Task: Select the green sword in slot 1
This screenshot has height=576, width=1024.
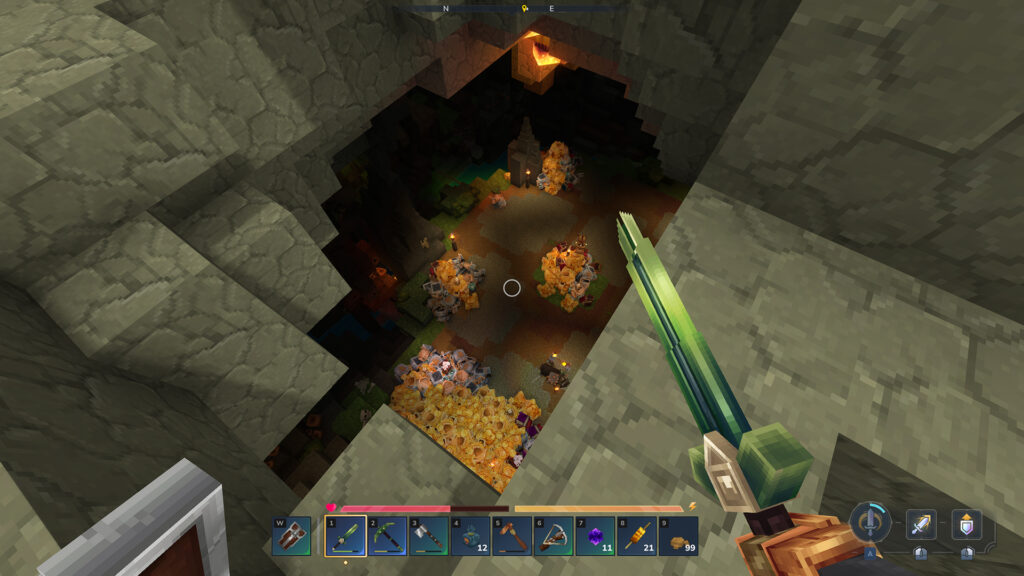Action: (344, 536)
